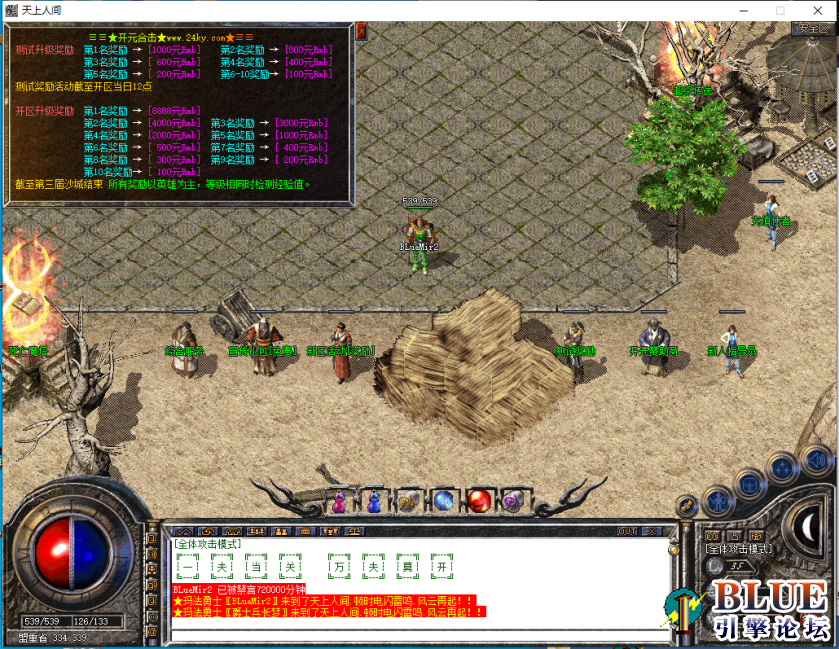Select the grey scroll belt slot

(408, 500)
